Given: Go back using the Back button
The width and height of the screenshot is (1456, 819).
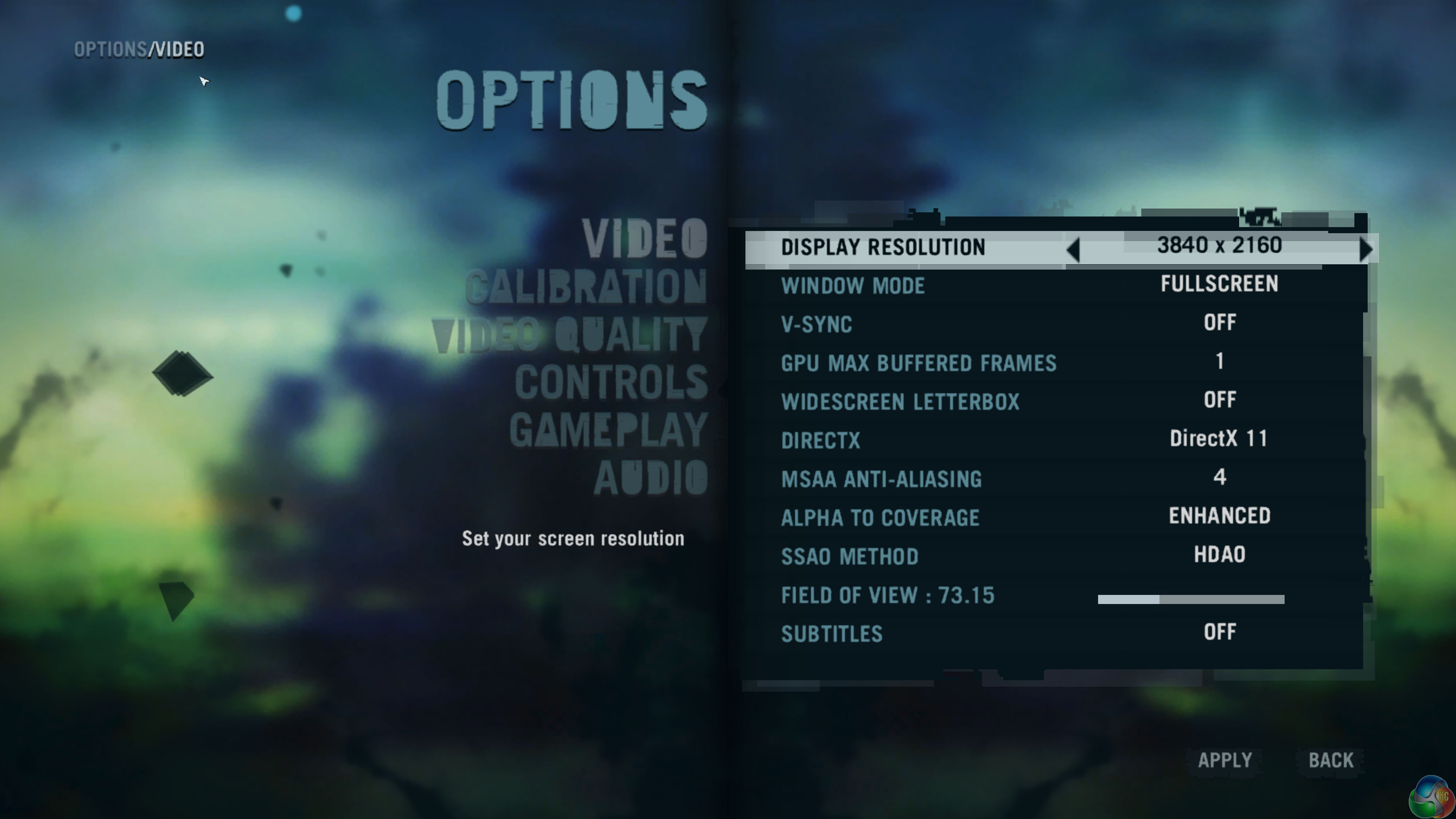Looking at the screenshot, I should coord(1331,760).
